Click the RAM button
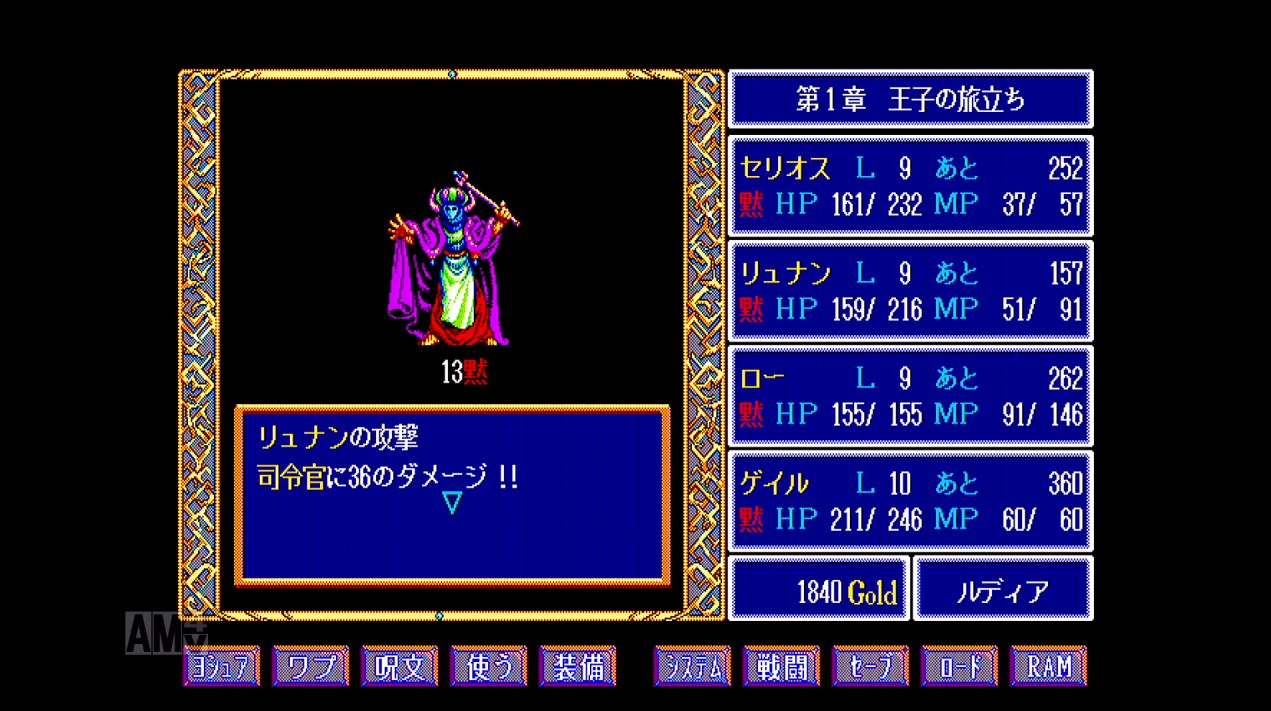This screenshot has width=1271, height=711. tap(1048, 666)
